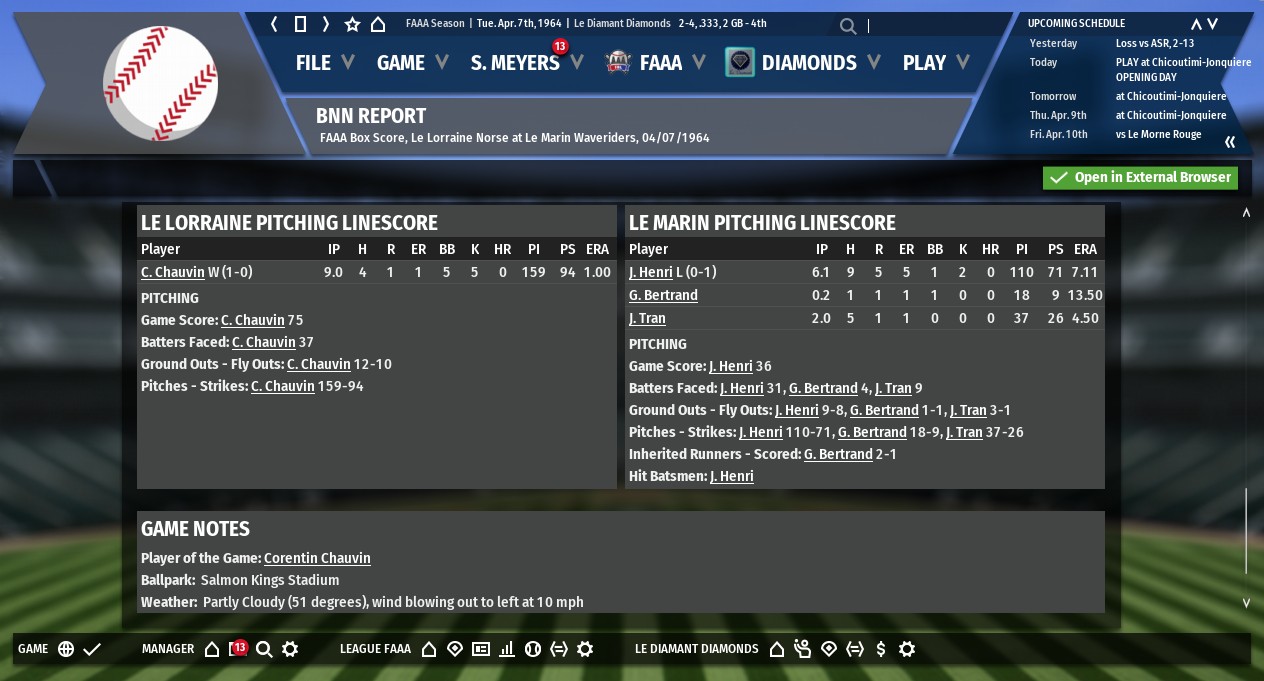The height and width of the screenshot is (681, 1264).
Task: Open Le Diamant Diamonds finances dollar icon
Action: (x=880, y=649)
